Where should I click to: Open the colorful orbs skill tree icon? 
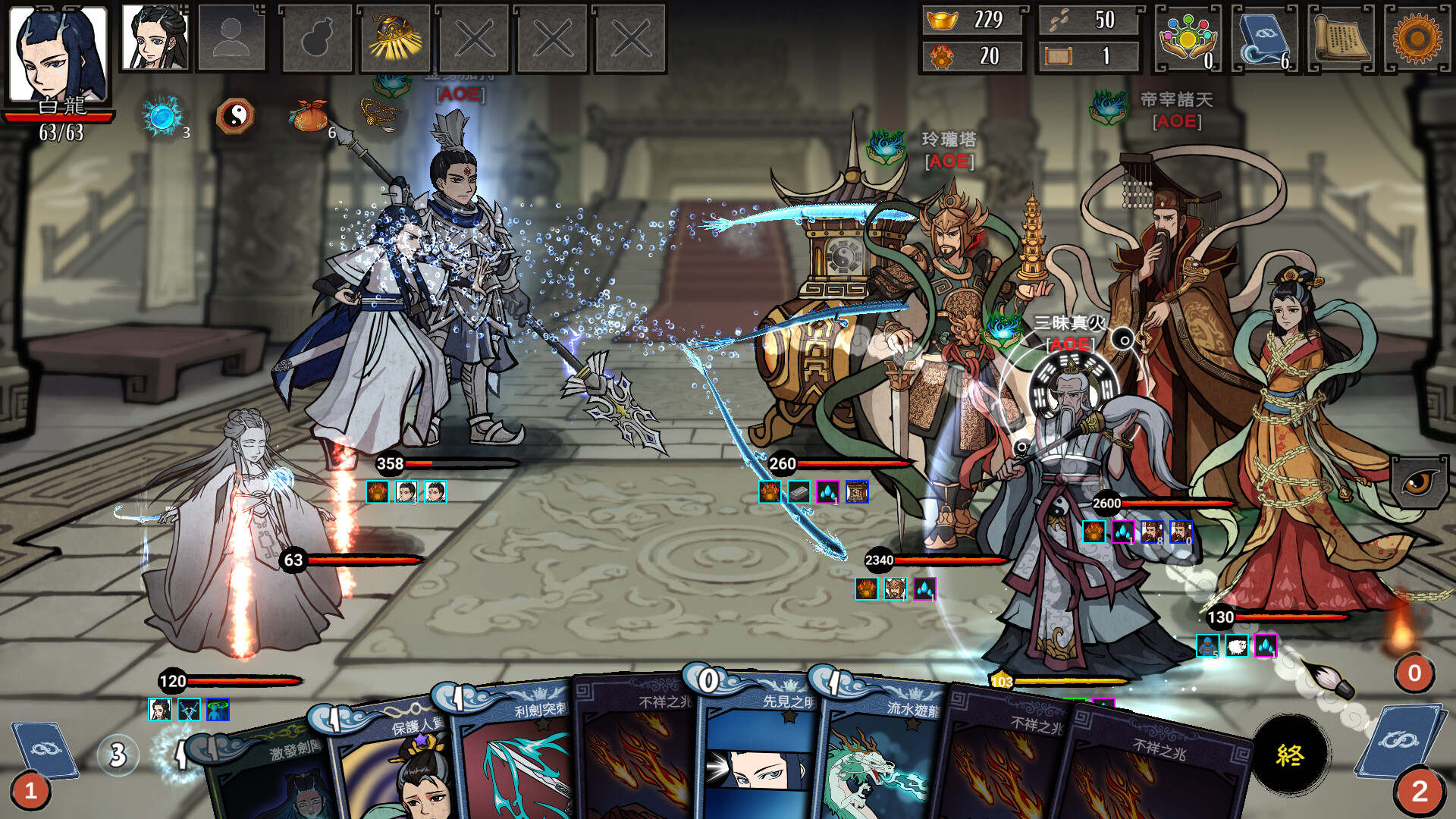1188,38
